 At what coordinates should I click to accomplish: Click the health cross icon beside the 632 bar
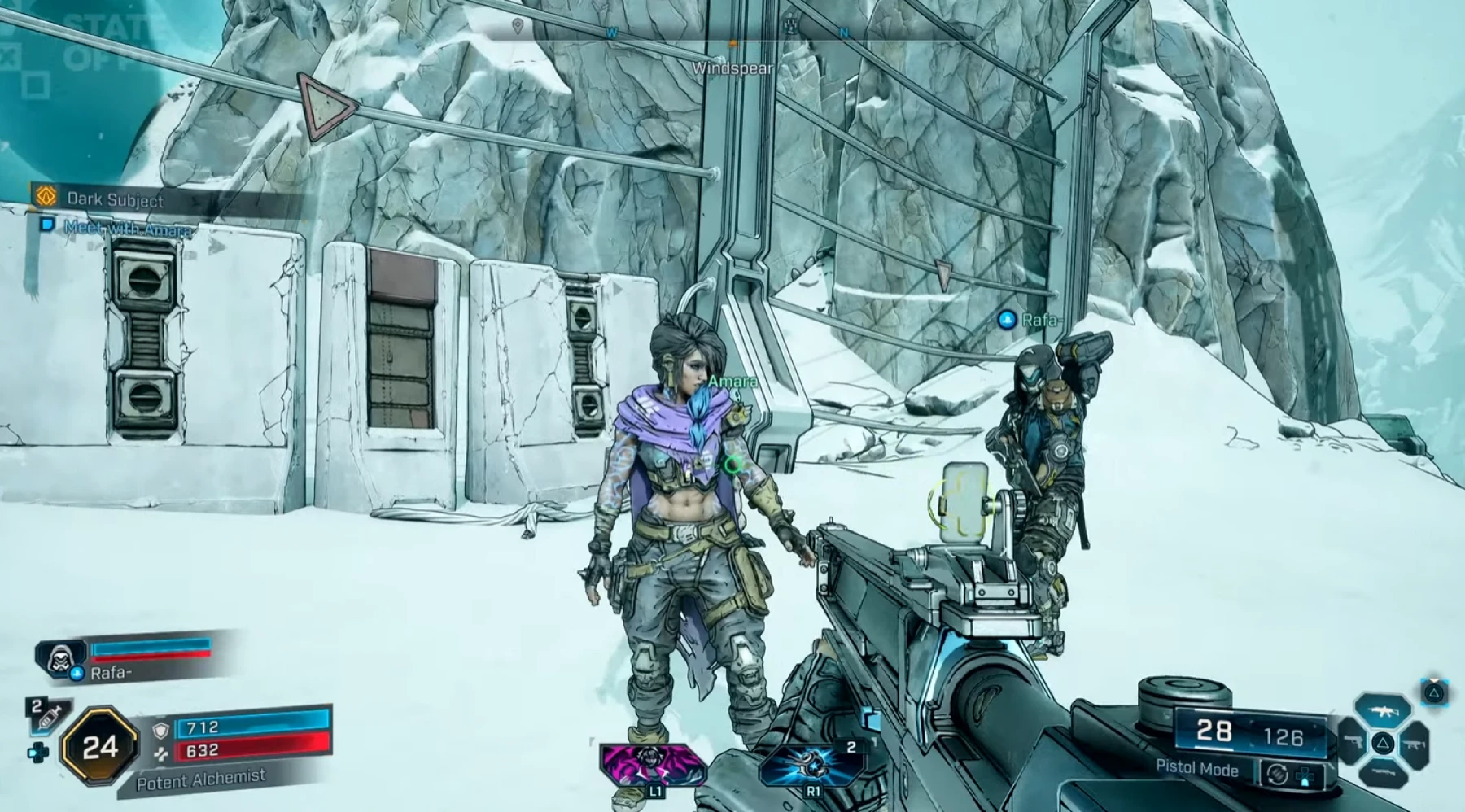click(163, 753)
